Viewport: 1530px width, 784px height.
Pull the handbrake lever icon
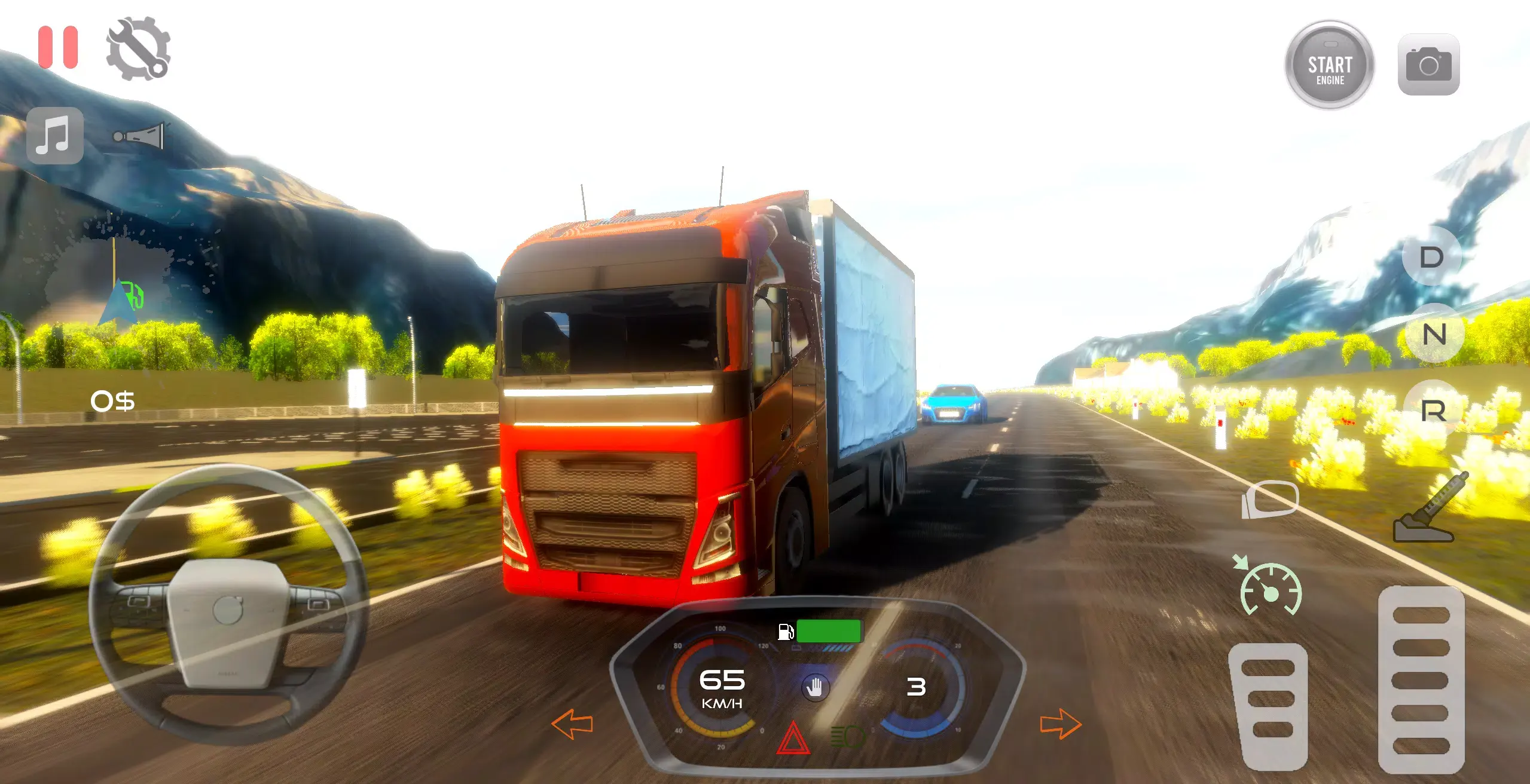(1429, 509)
